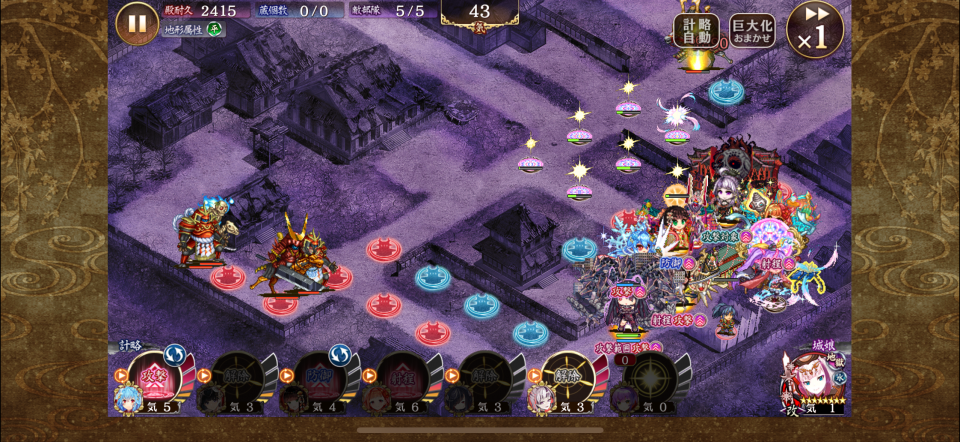This screenshot has width=960, height=442.
Task: Select the dimmed stratagem costing 6 気
Action: 403,379
